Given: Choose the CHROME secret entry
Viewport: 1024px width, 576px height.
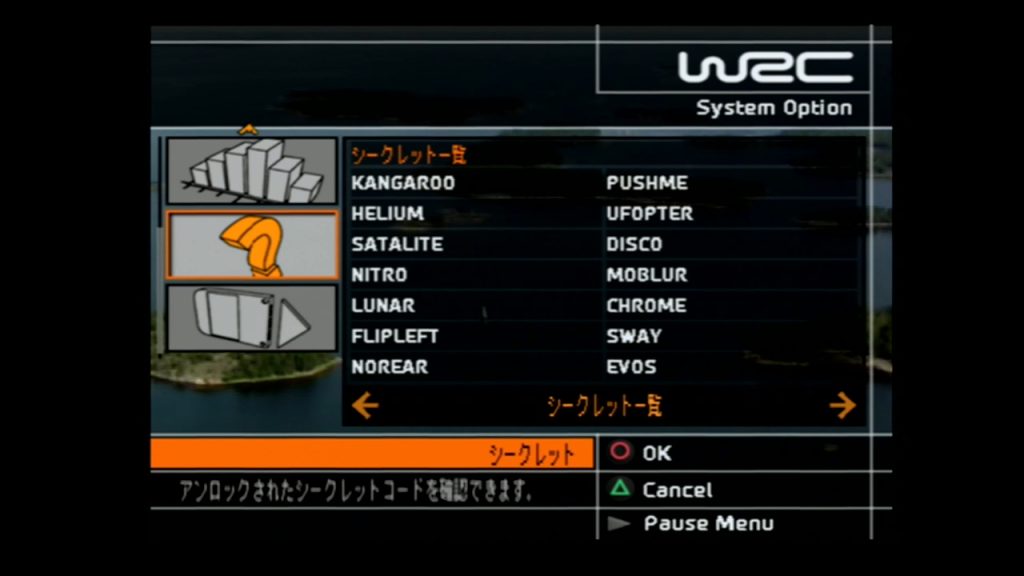Looking at the screenshot, I should 646,306.
